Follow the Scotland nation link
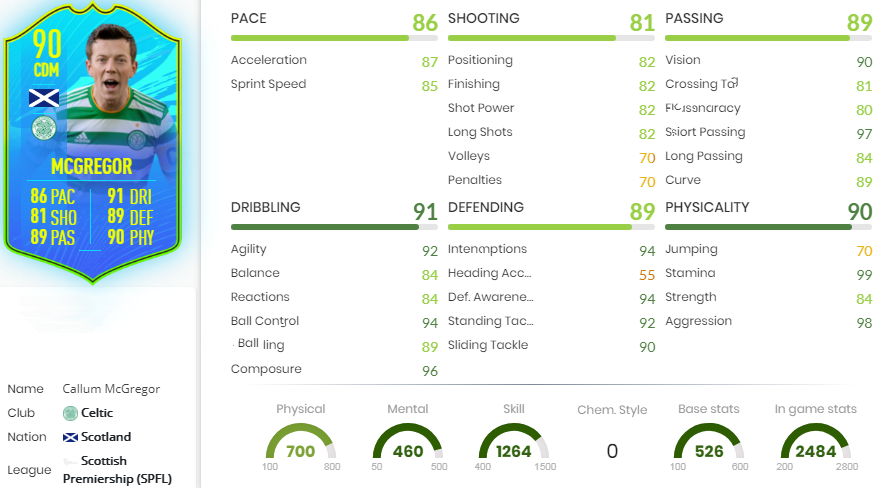Screen dimensions: 885x488 (x=106, y=437)
